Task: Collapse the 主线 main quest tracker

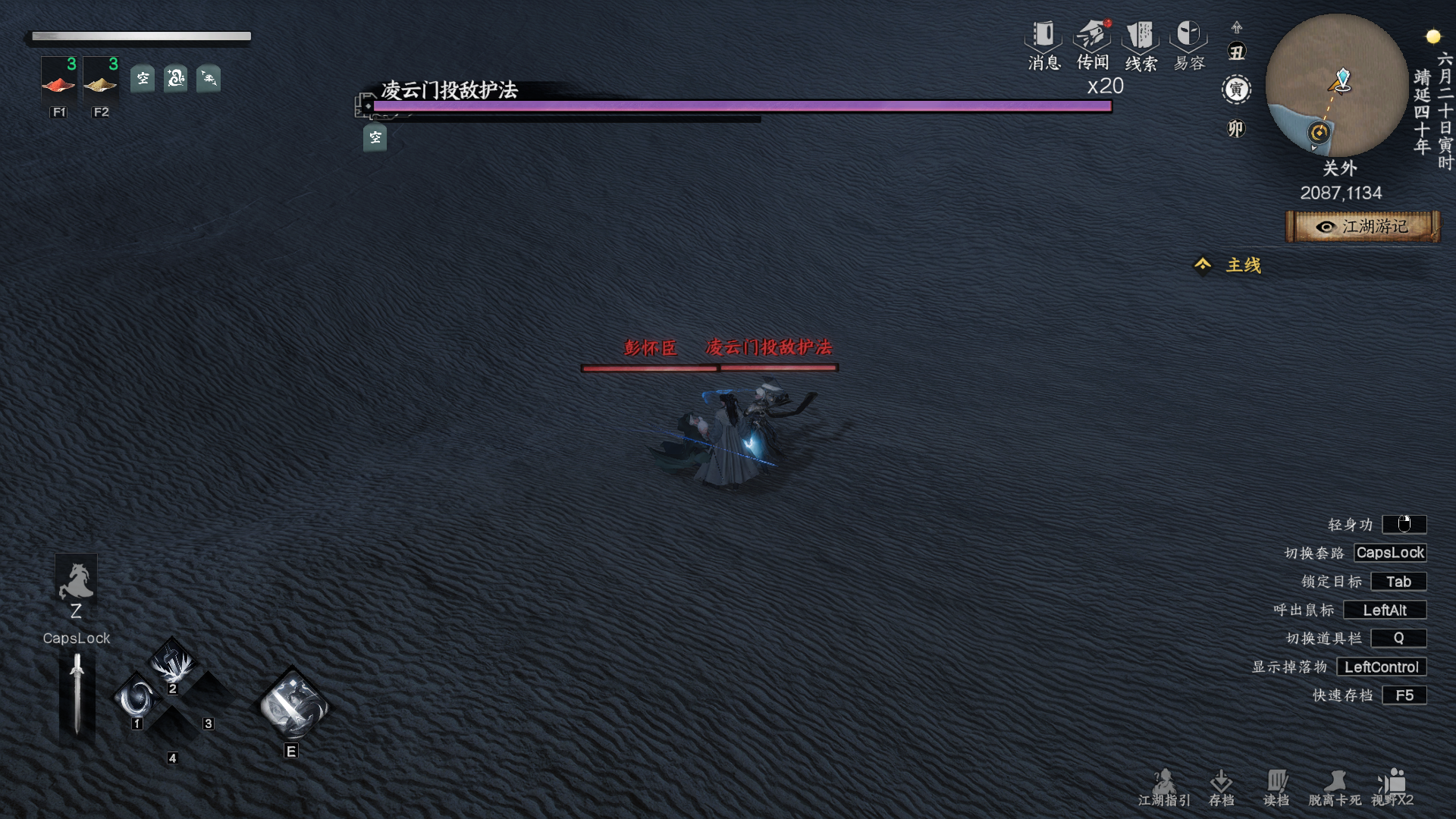Action: (1203, 265)
